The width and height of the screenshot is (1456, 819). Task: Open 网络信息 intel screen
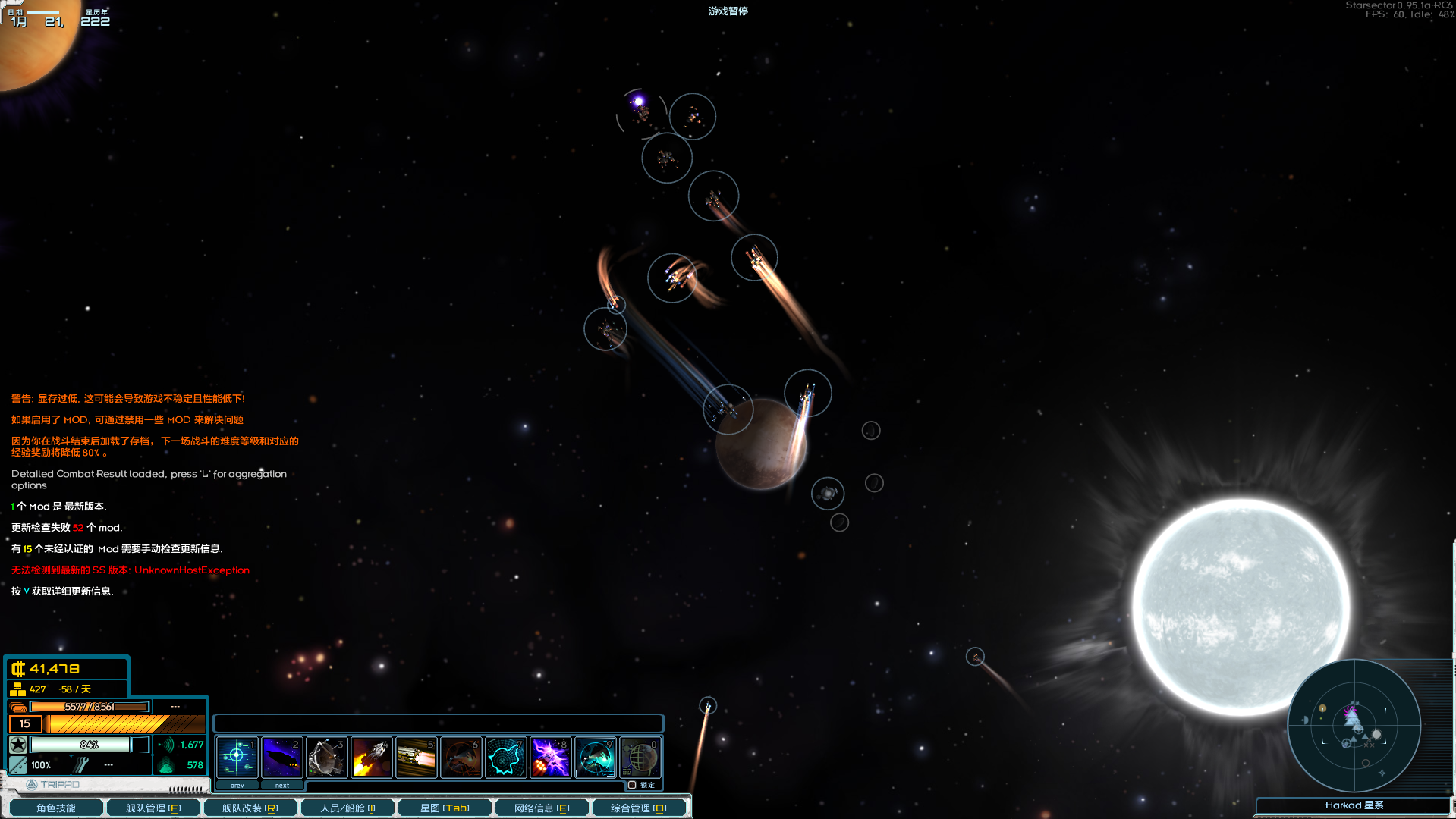[542, 808]
